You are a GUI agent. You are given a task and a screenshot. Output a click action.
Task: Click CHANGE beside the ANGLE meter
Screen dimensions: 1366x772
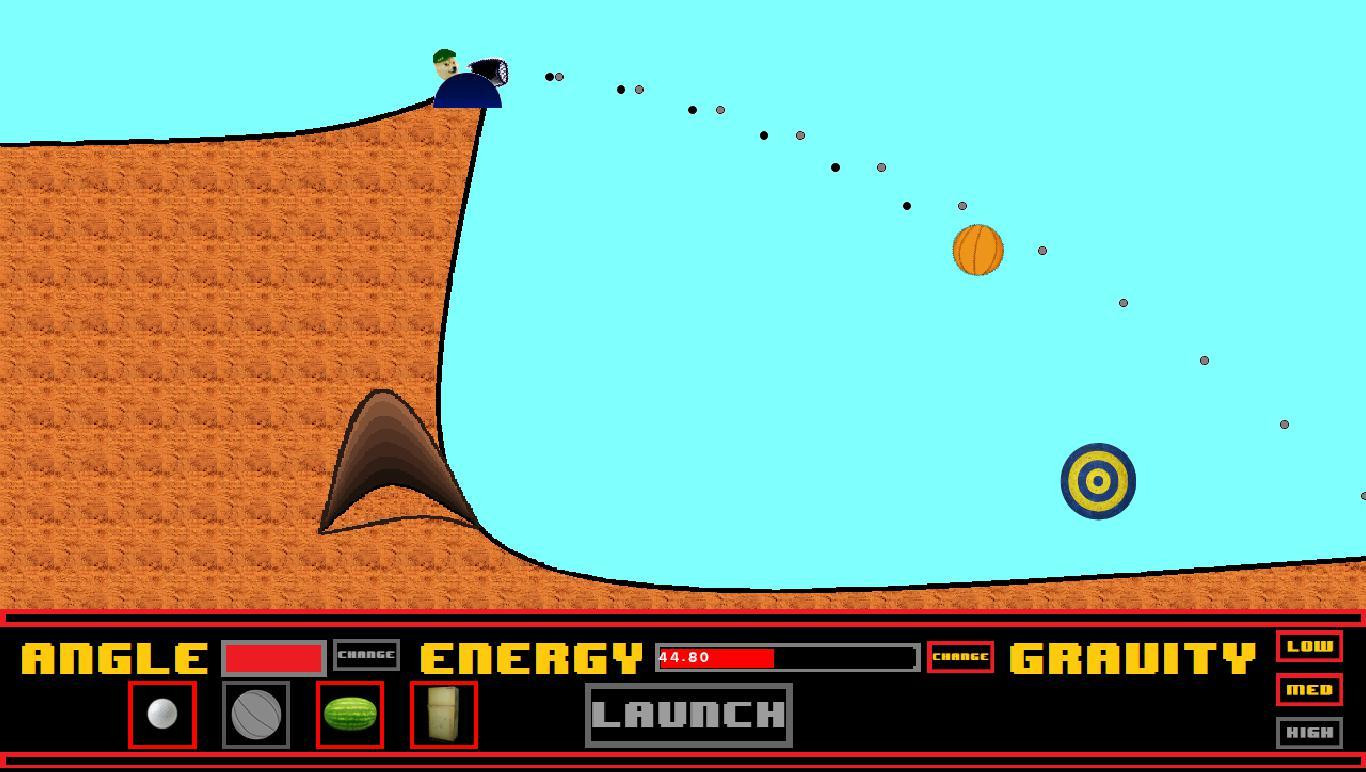click(x=366, y=655)
